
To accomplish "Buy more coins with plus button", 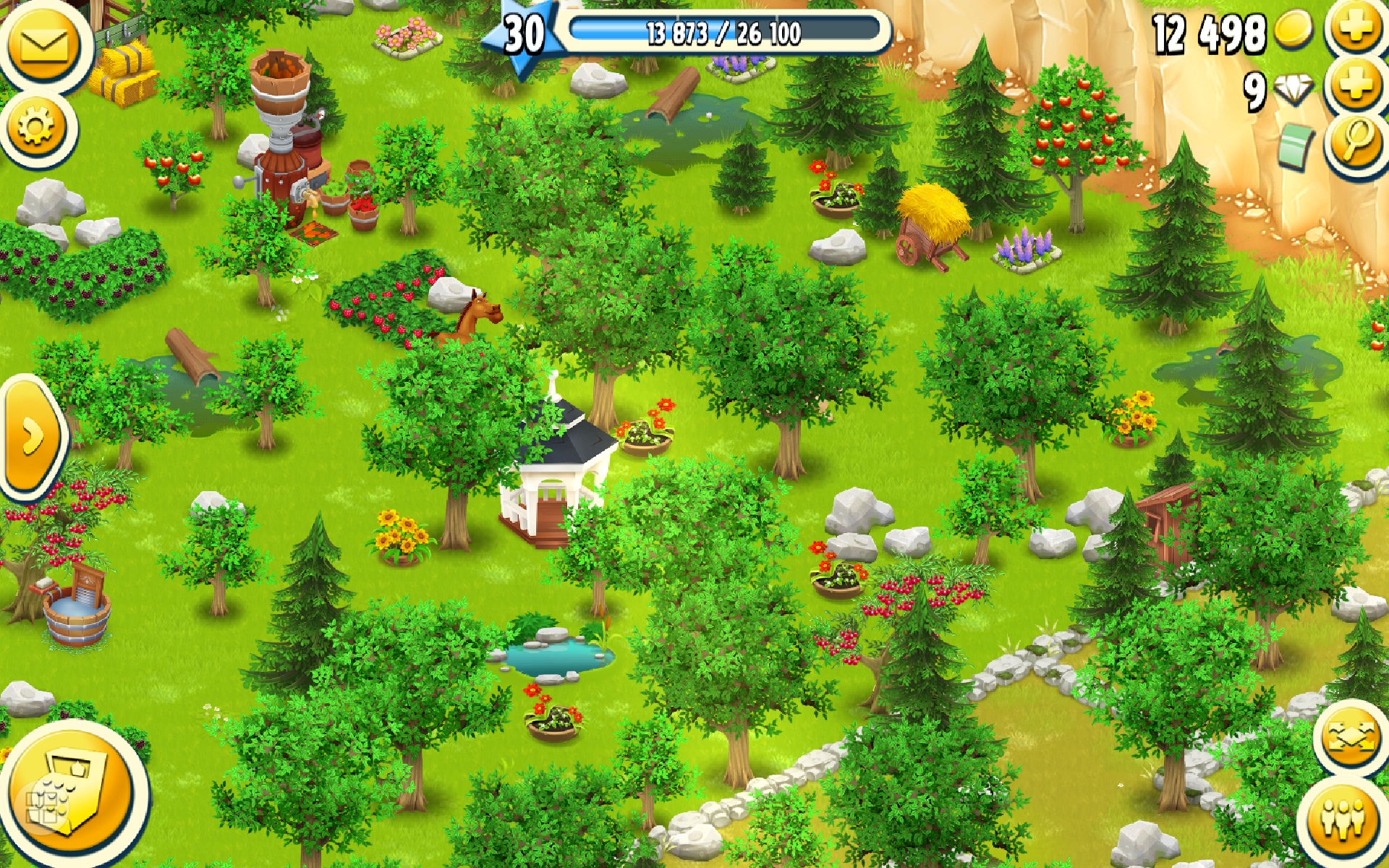I will [x=1357, y=29].
